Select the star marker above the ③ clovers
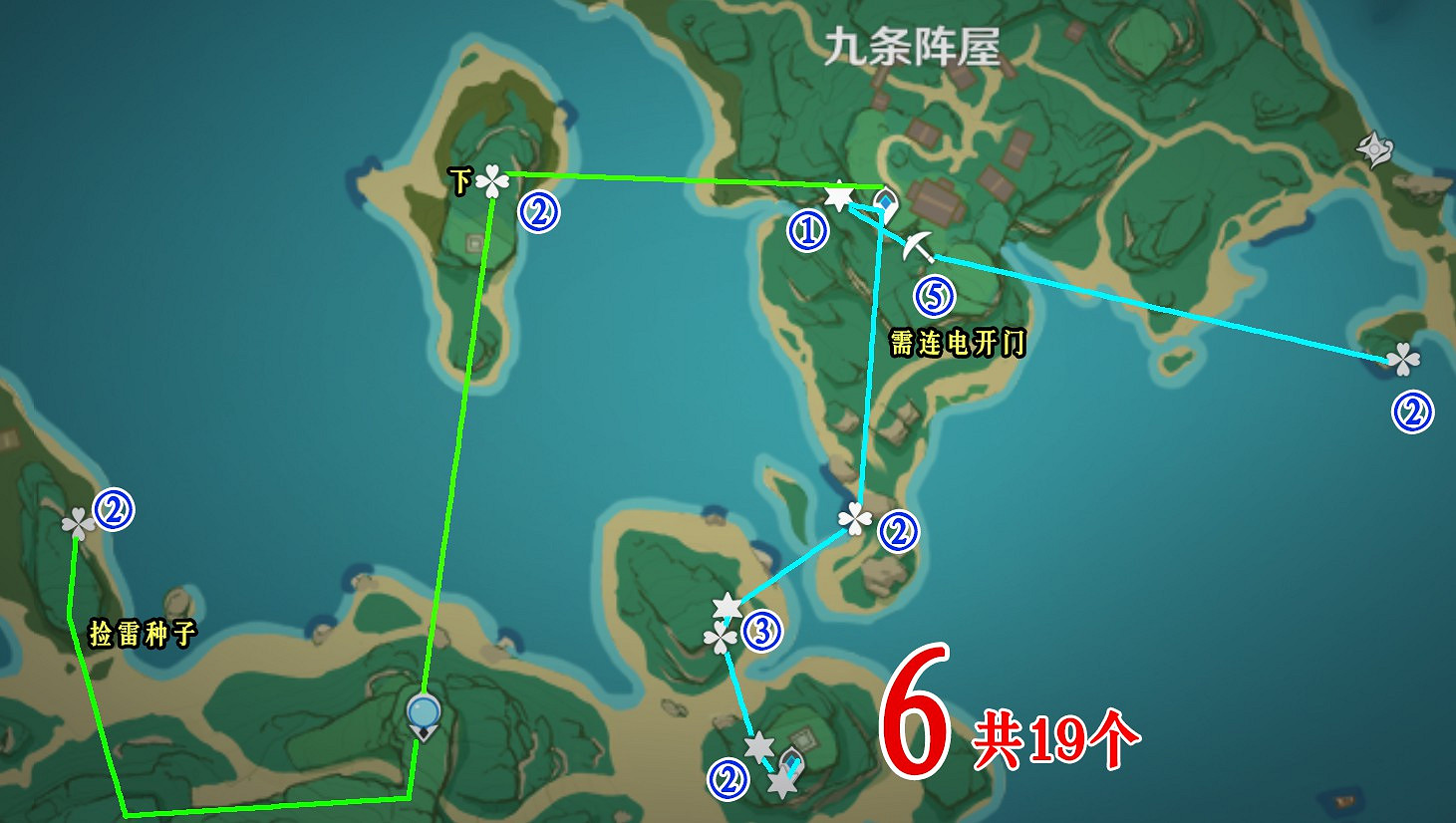Image resolution: width=1456 pixels, height=823 pixels. coord(727,605)
